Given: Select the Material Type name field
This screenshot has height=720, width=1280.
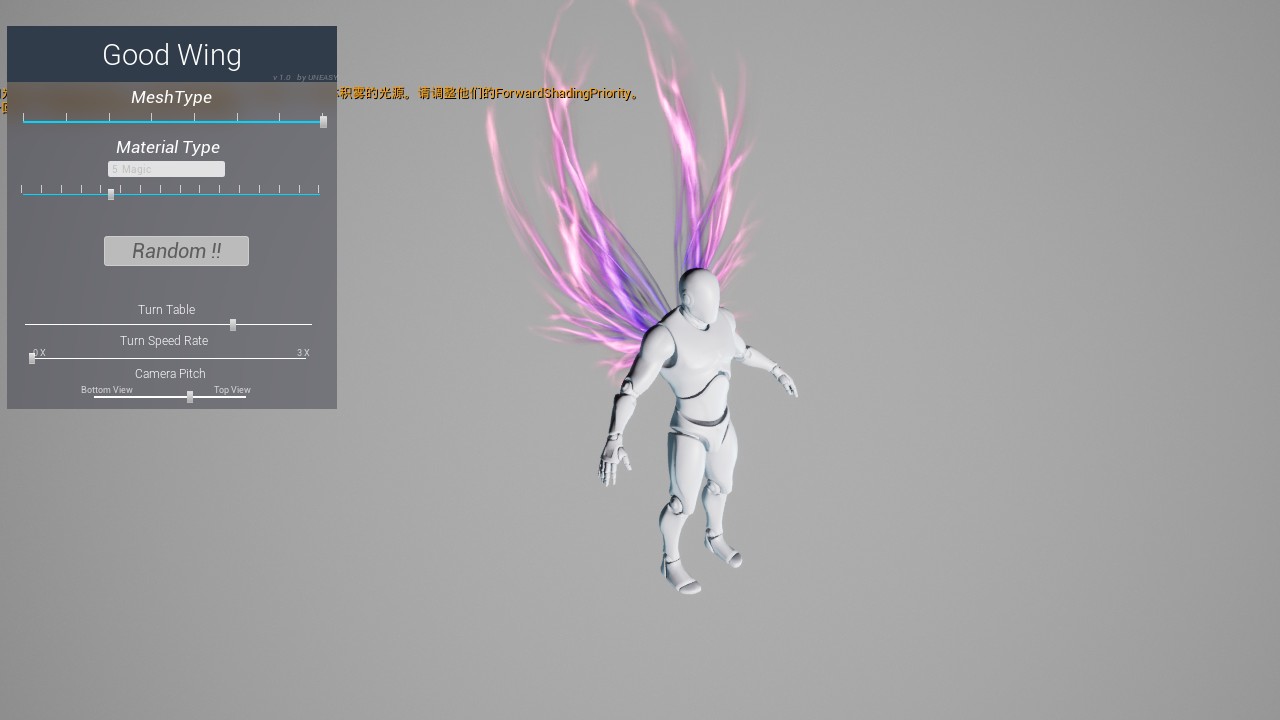Looking at the screenshot, I should [x=166, y=169].
